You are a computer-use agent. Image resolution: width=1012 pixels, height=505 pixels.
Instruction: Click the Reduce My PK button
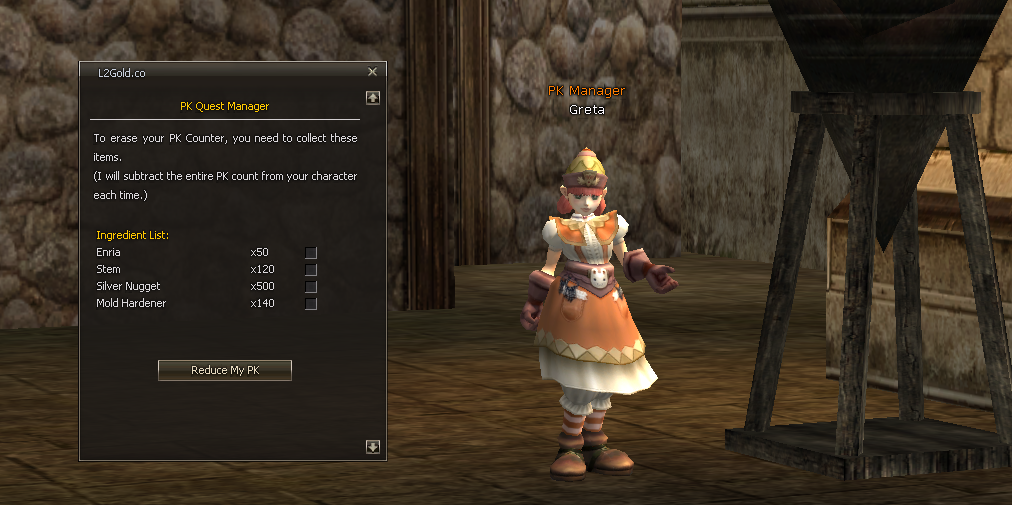[225, 370]
